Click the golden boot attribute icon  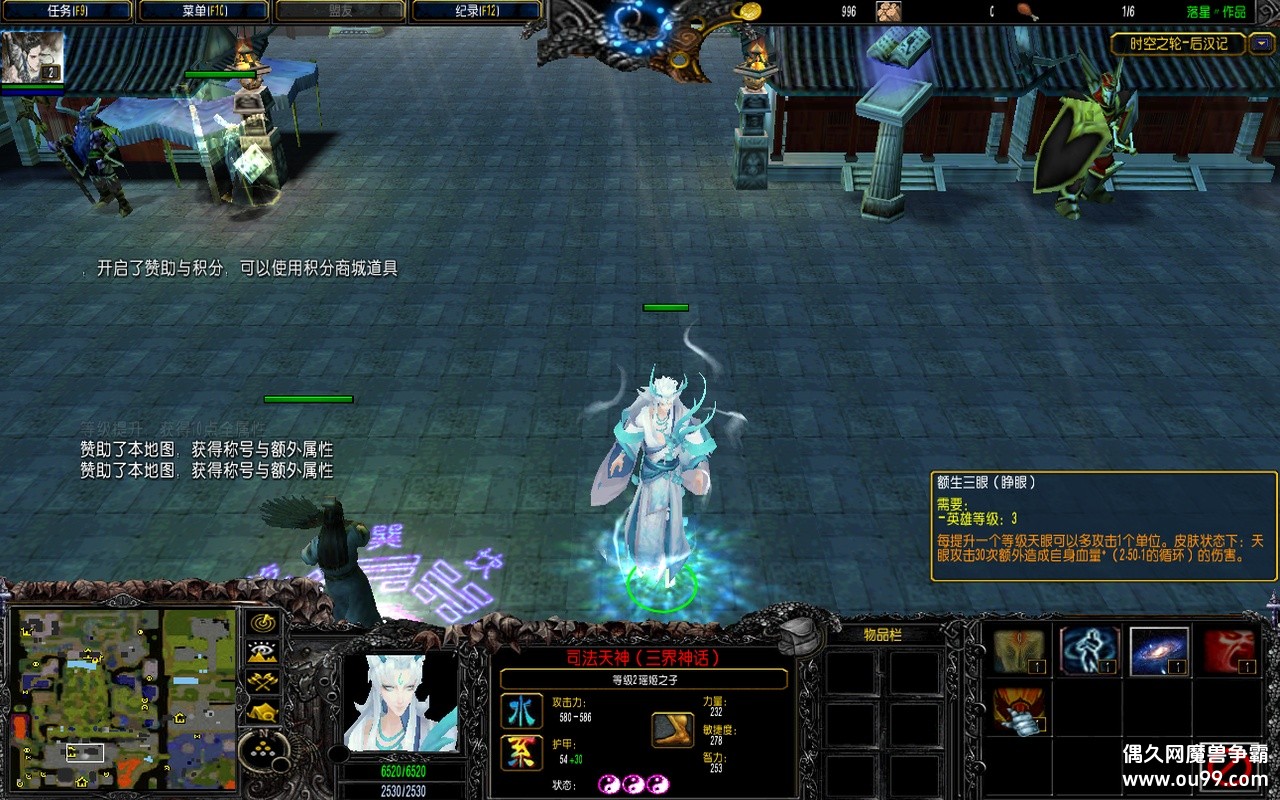point(673,730)
